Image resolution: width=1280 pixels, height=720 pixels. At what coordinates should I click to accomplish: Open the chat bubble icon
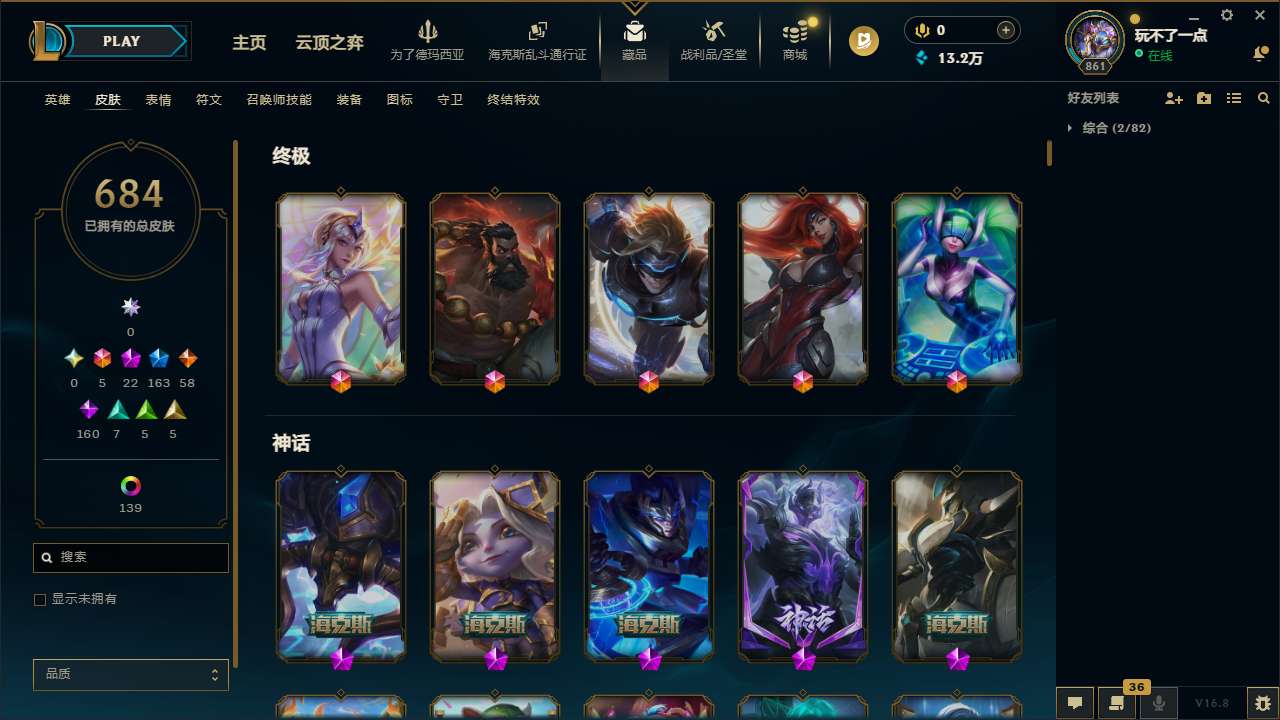point(1073,704)
